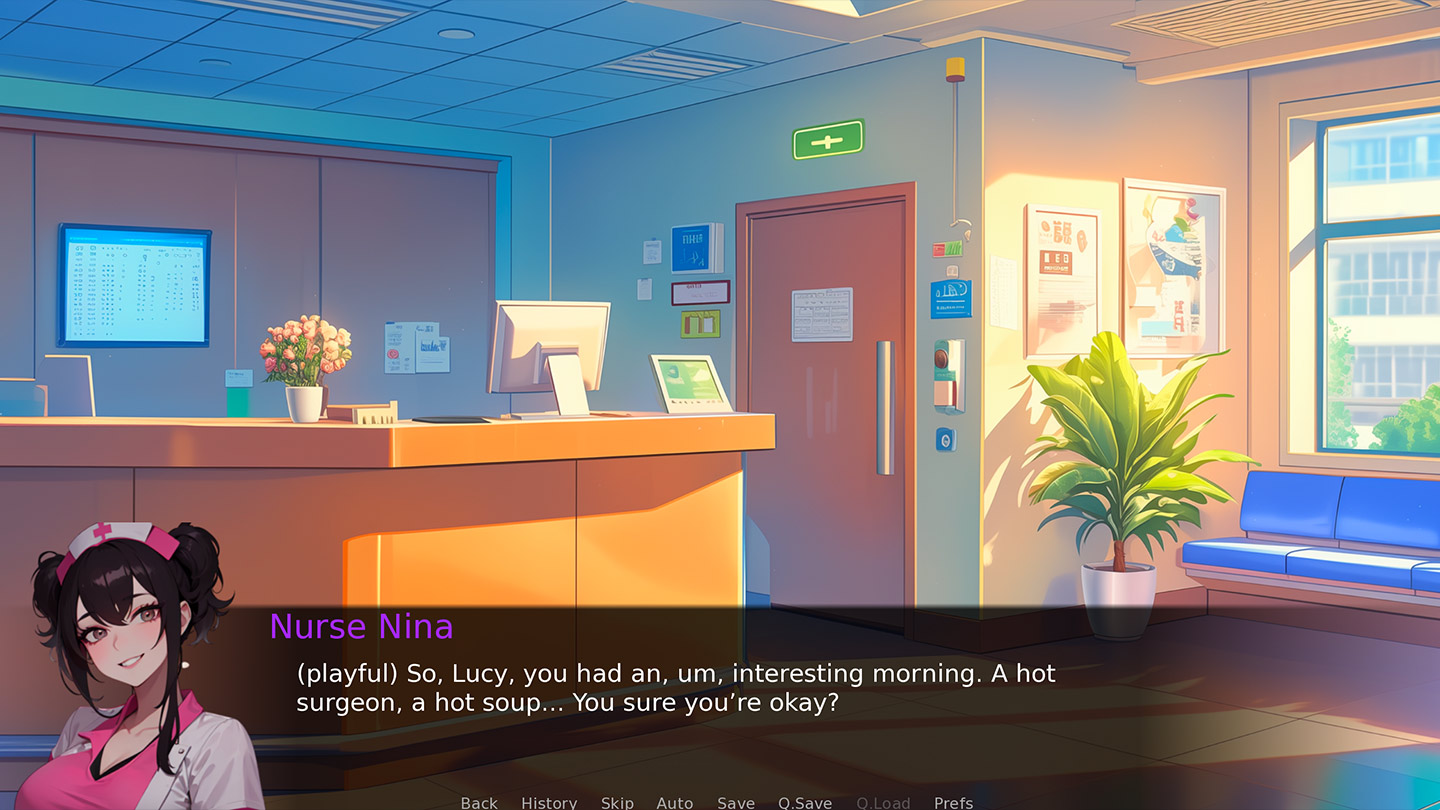Enable Skip mode
Image resolution: width=1440 pixels, height=810 pixels.
tap(616, 802)
